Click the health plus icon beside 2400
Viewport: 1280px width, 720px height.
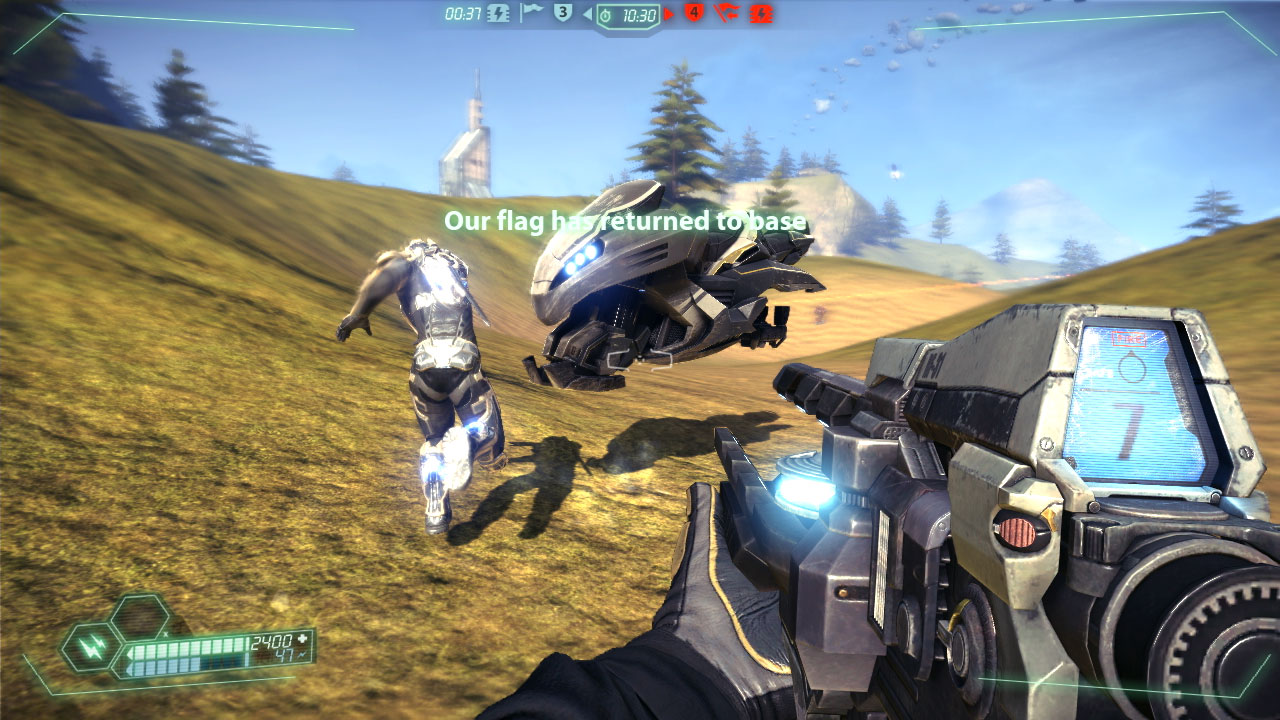[x=303, y=640]
